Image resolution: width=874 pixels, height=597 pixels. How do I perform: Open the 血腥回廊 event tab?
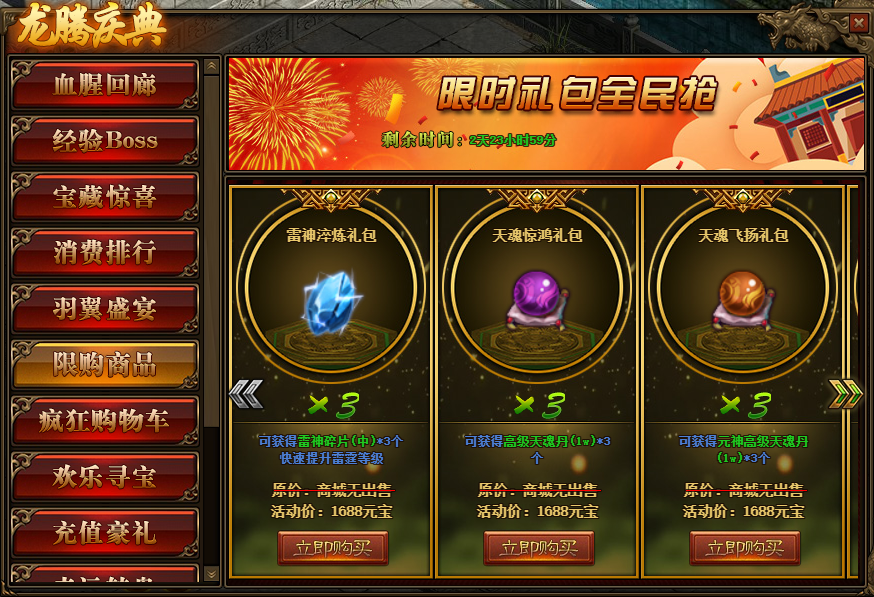pyautogui.click(x=105, y=84)
